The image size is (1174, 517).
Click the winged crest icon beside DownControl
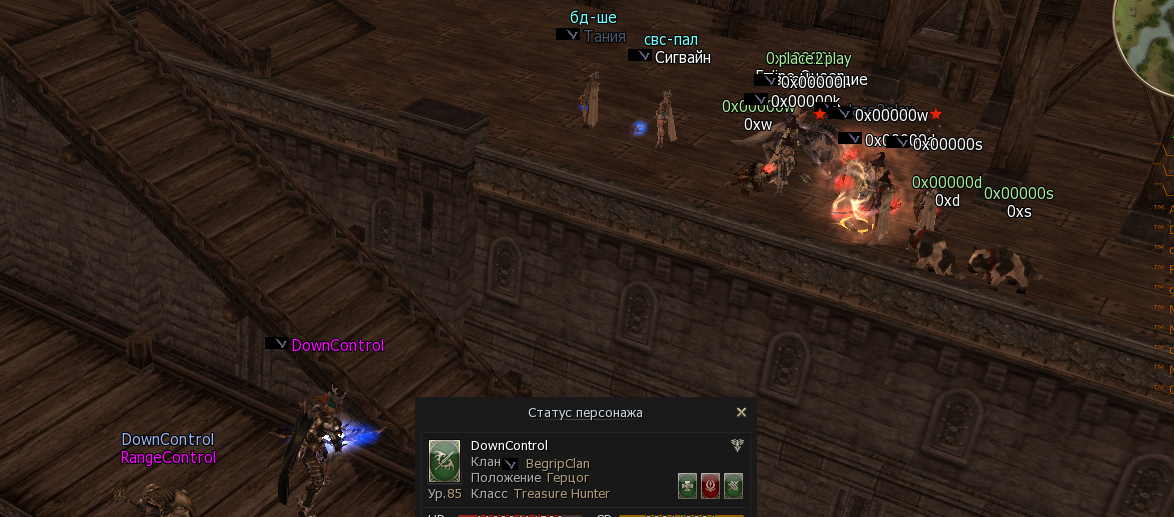[x=737, y=446]
